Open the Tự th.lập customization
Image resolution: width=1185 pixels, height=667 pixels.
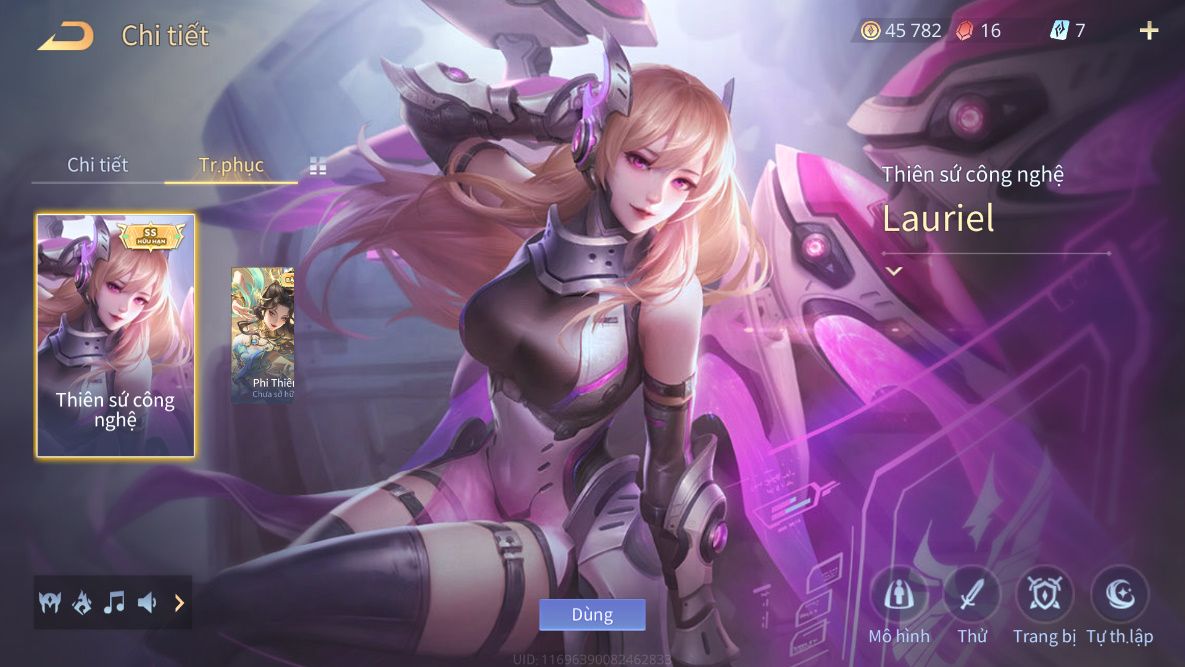(1119, 595)
